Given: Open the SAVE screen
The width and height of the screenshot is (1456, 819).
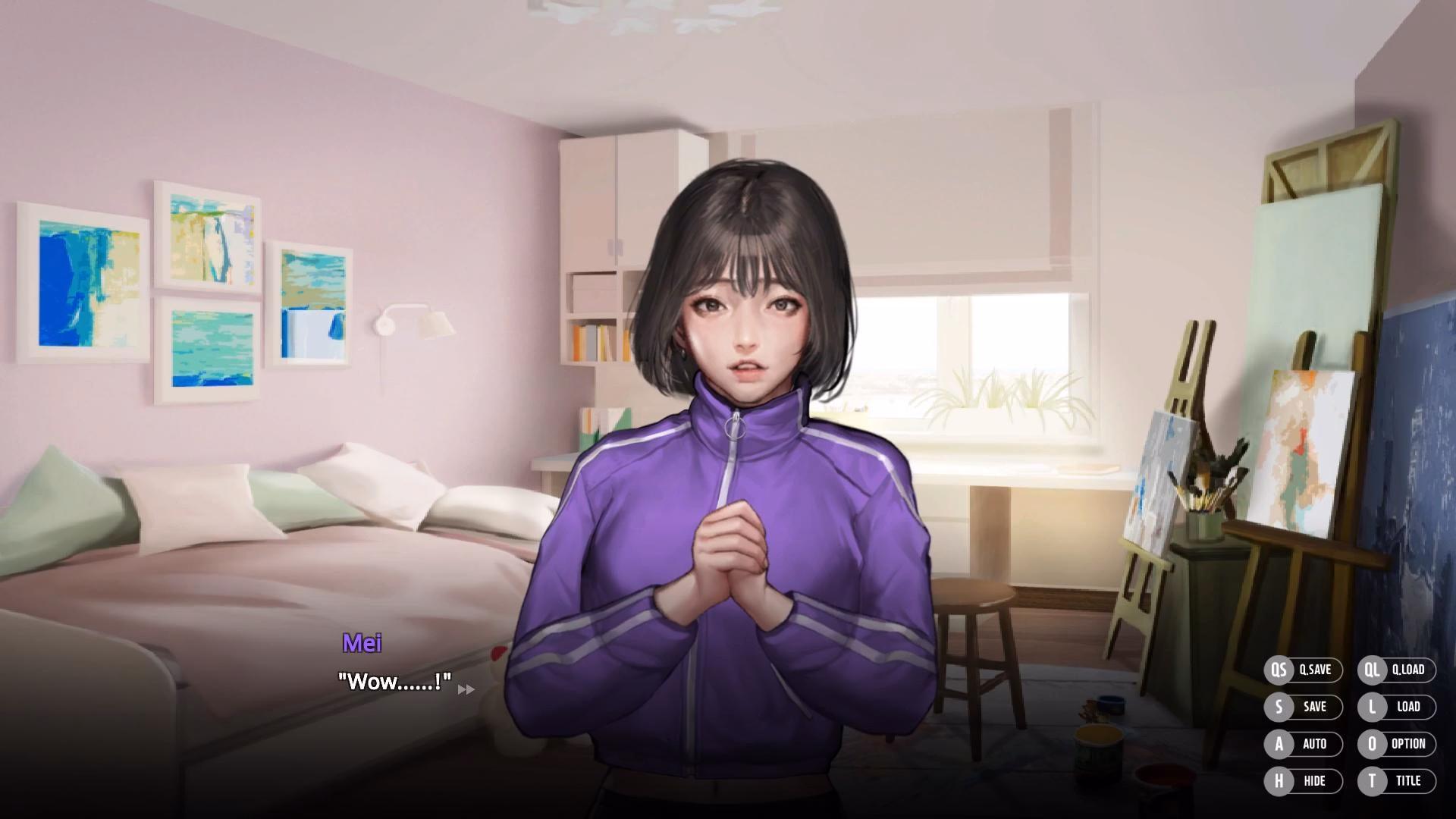Looking at the screenshot, I should [1313, 707].
